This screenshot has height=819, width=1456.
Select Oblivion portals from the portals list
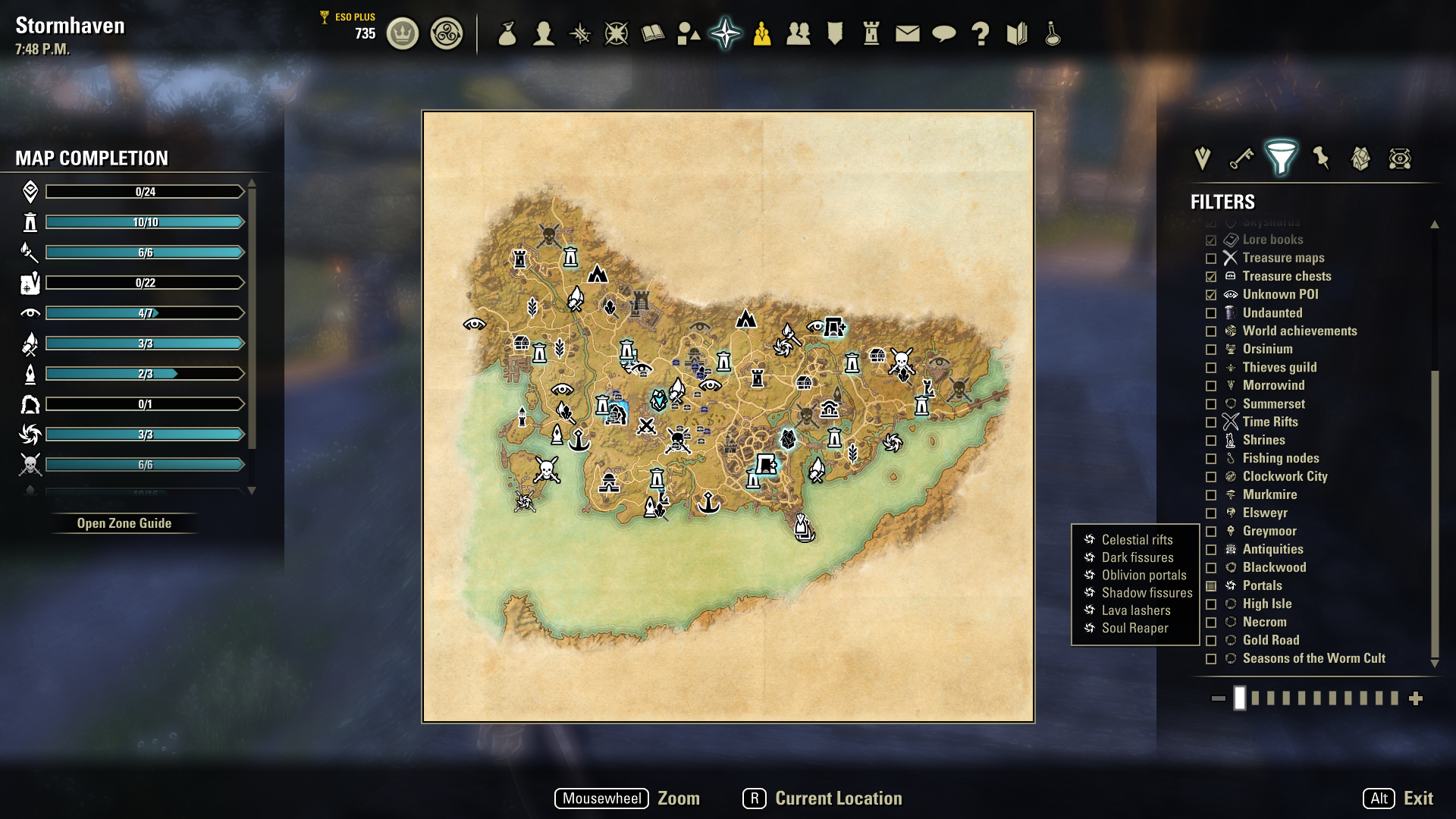click(1142, 575)
